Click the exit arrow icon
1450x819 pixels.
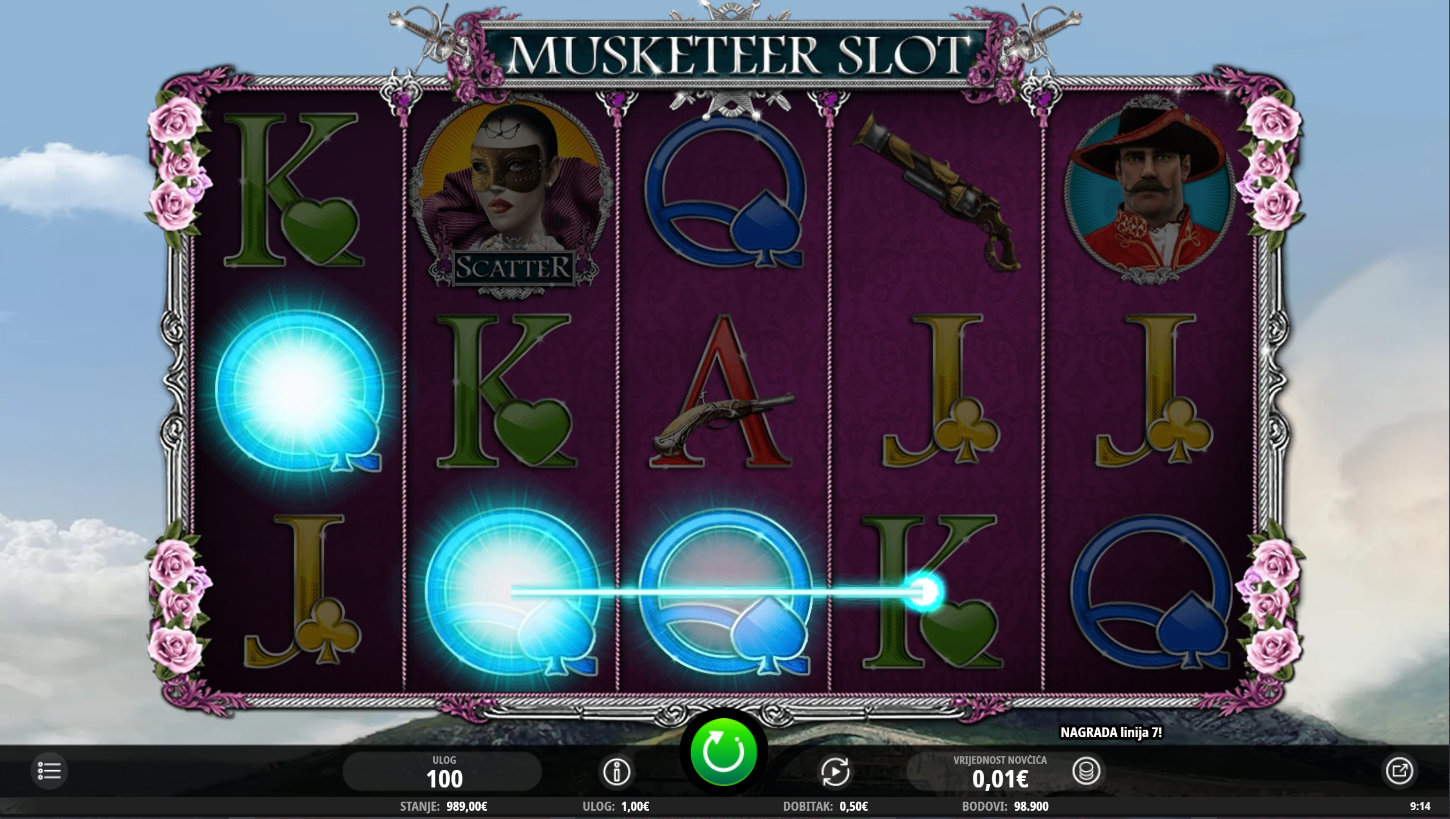(x=1399, y=771)
